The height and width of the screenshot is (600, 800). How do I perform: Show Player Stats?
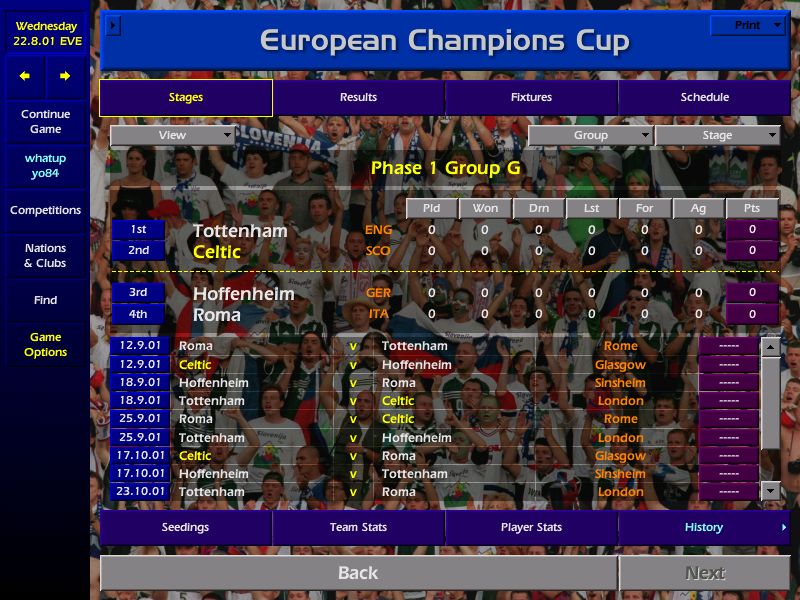point(531,527)
